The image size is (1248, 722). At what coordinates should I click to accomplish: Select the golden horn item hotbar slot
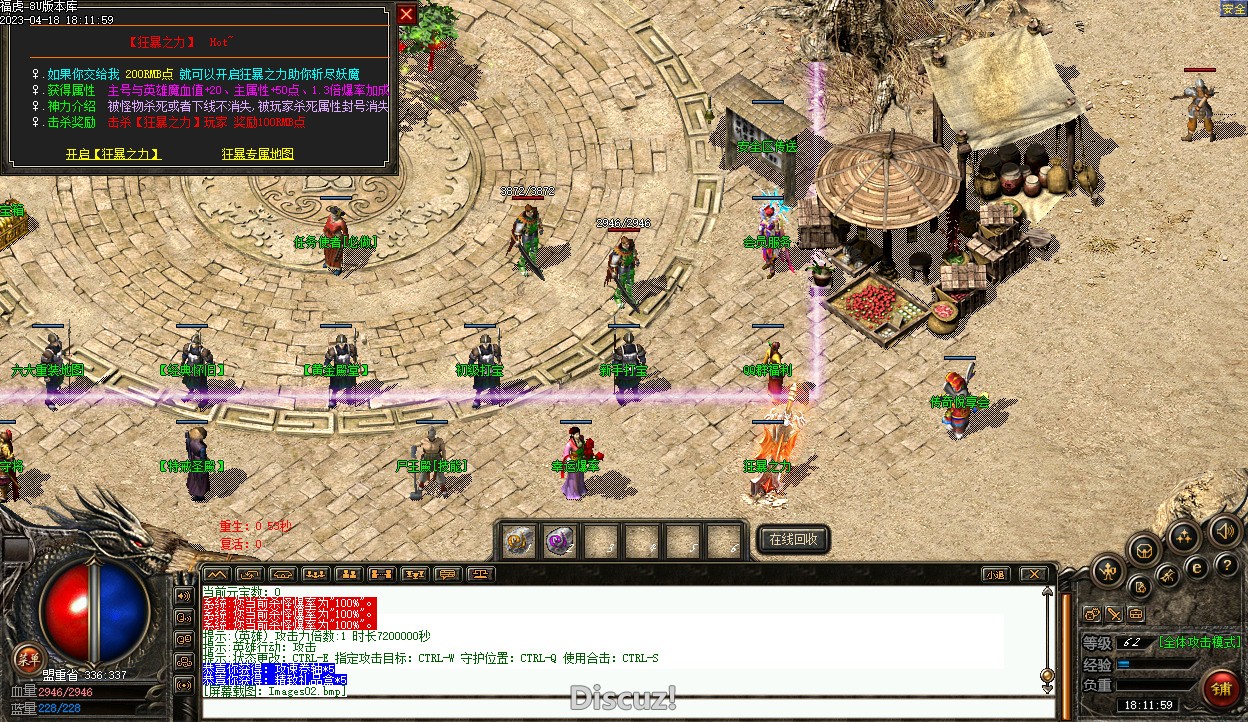tap(518, 540)
